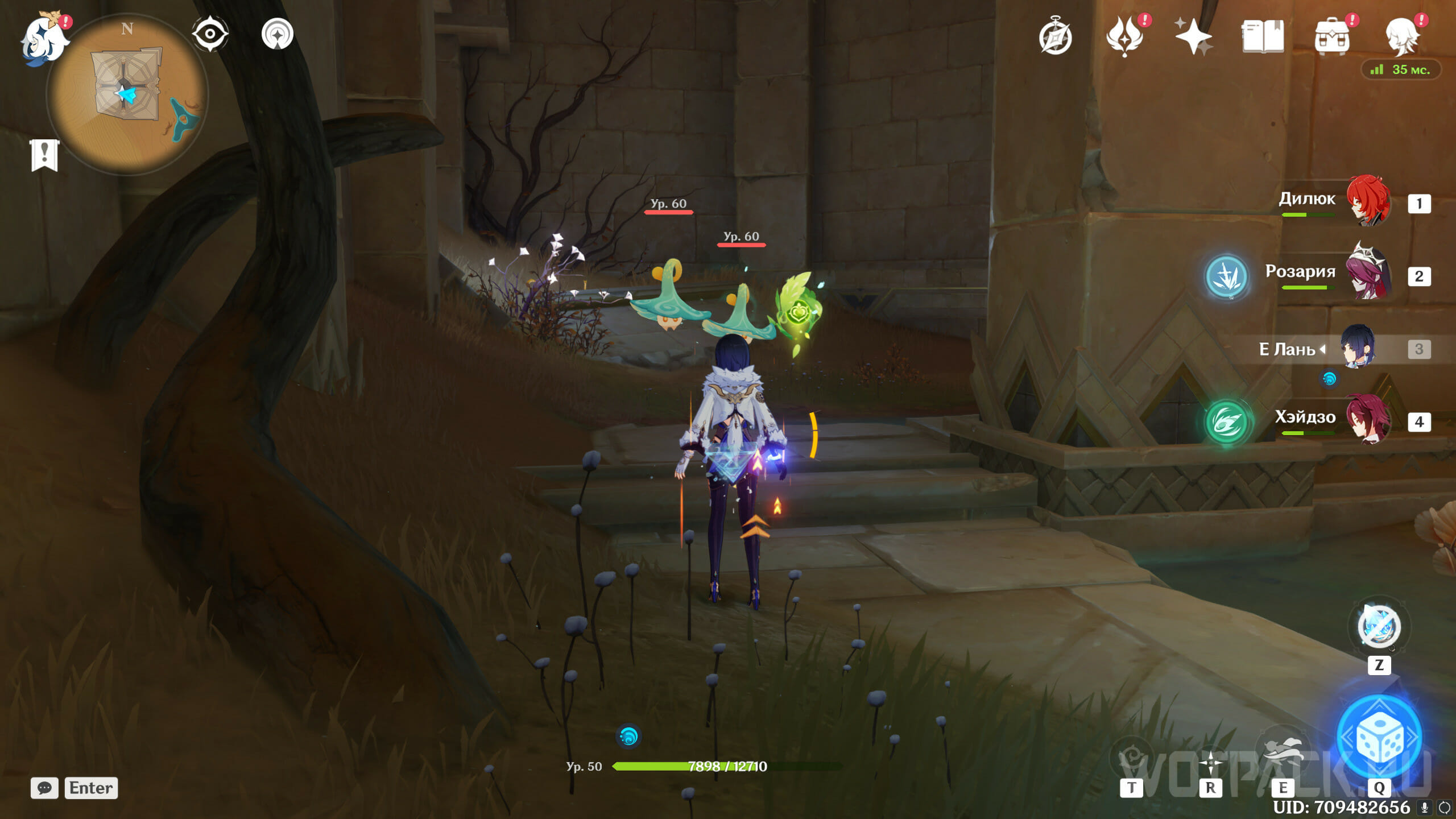Screen dimensions: 1456x819
Task: Open the Adventurer Handbook compass icon
Action: pos(1056,38)
